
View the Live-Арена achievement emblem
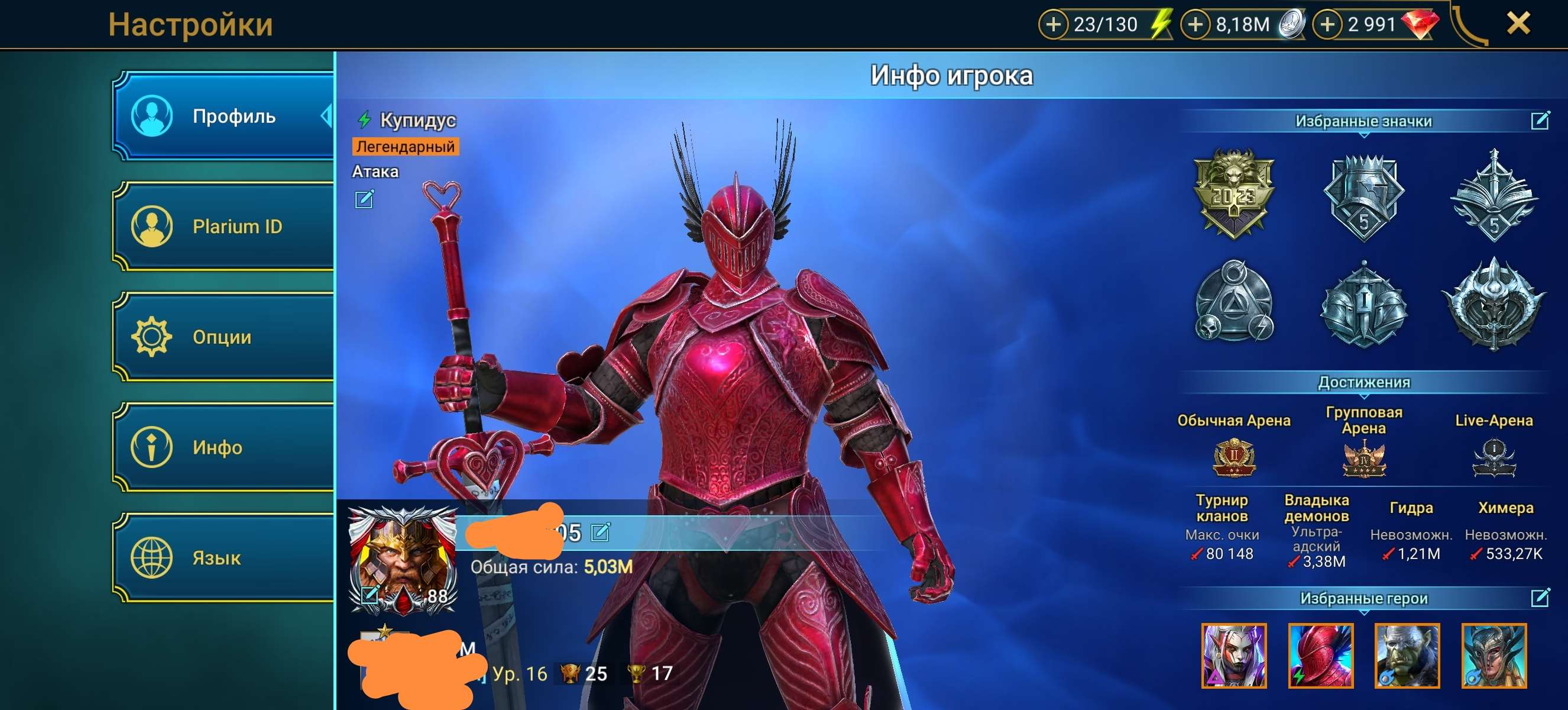pyautogui.click(x=1493, y=458)
